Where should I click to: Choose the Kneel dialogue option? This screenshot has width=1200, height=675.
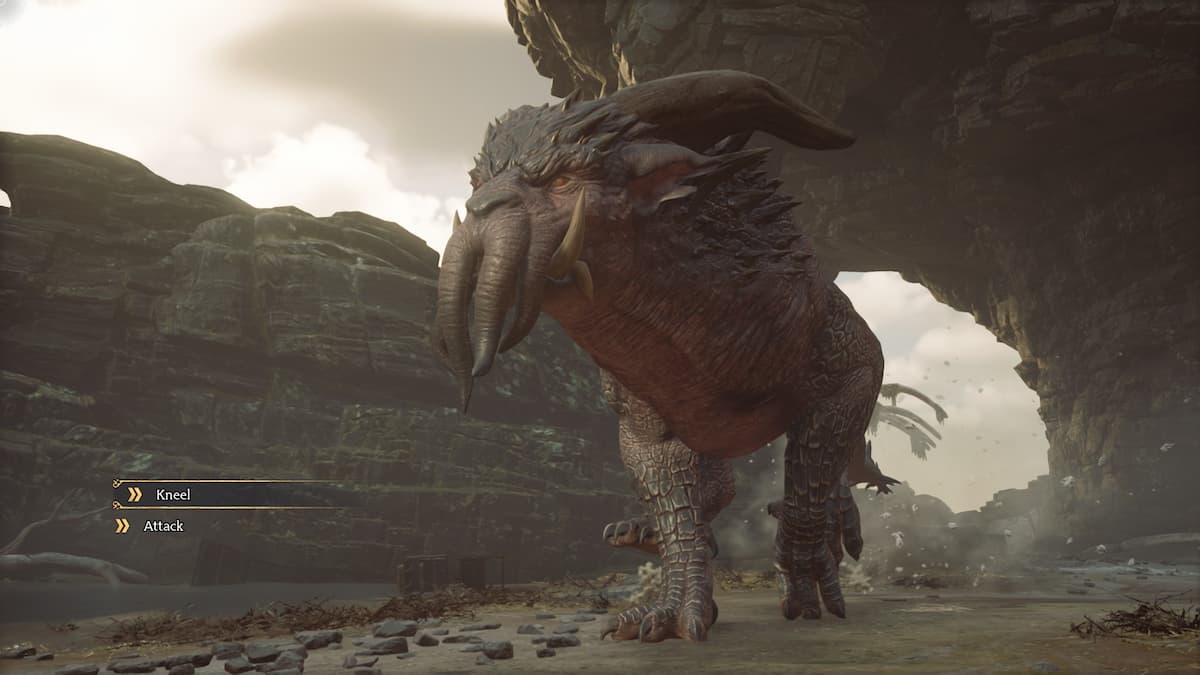coord(173,494)
